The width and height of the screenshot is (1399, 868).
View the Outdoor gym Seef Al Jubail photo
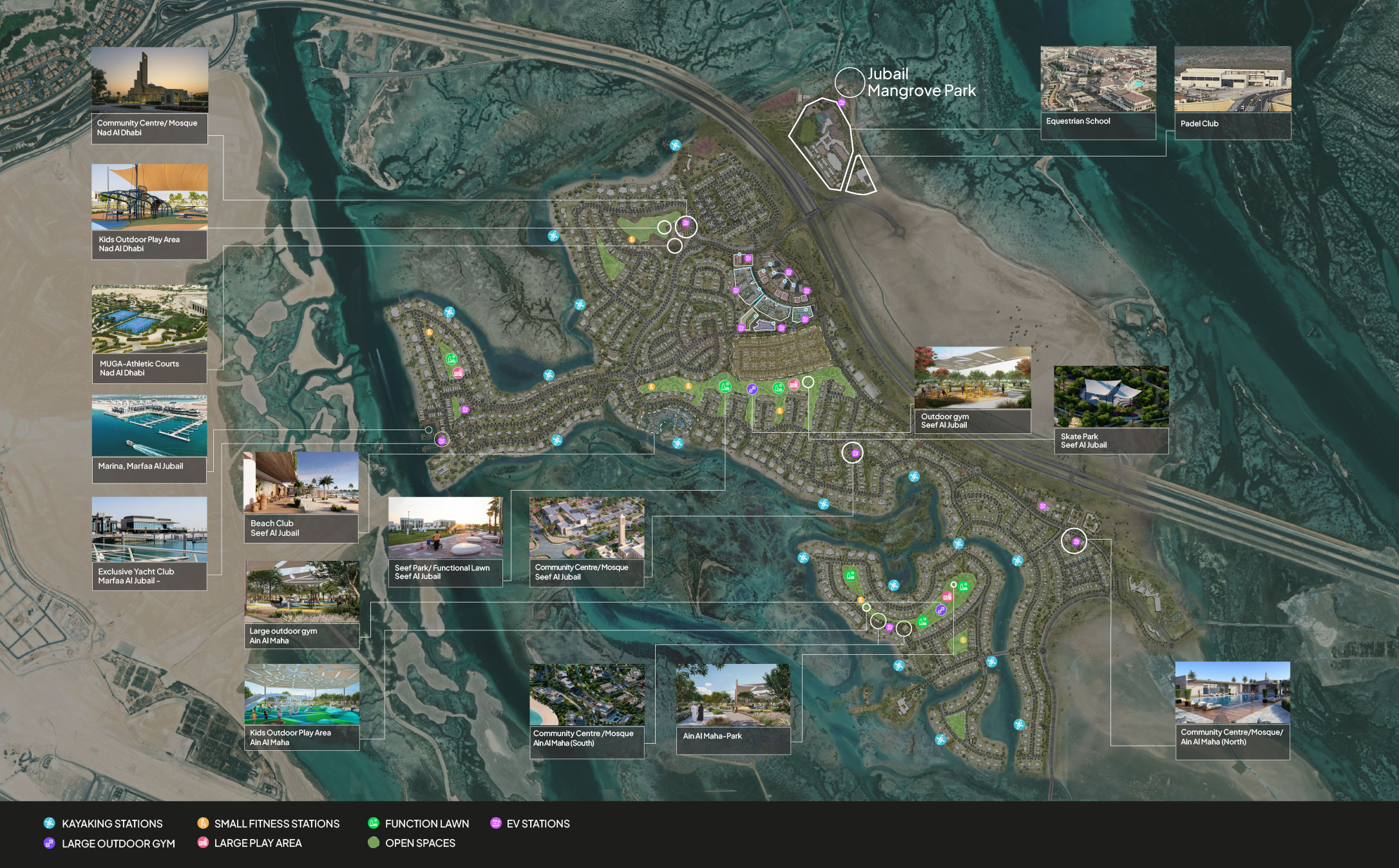tap(973, 378)
